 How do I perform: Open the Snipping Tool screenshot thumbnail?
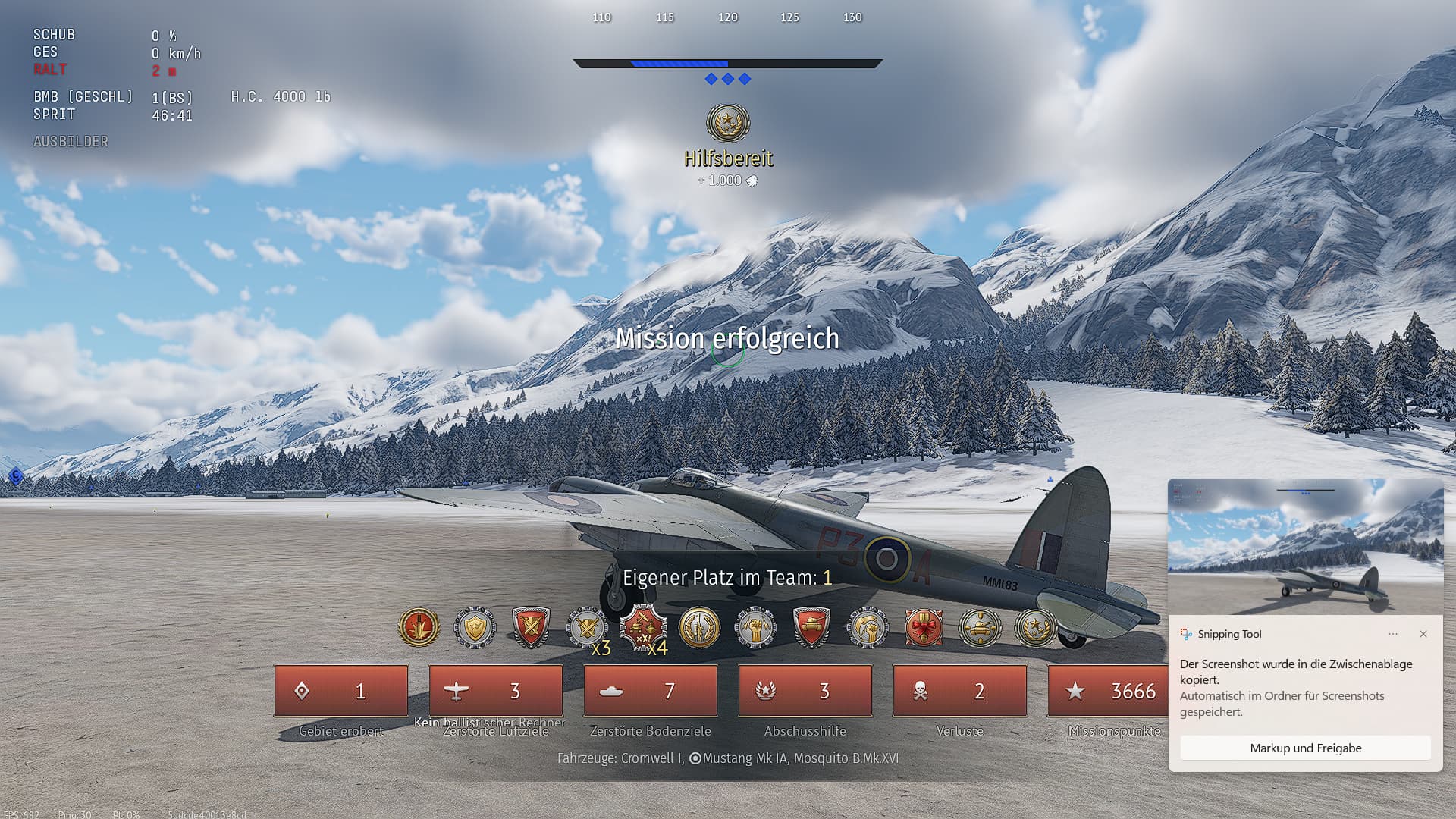tap(1305, 546)
